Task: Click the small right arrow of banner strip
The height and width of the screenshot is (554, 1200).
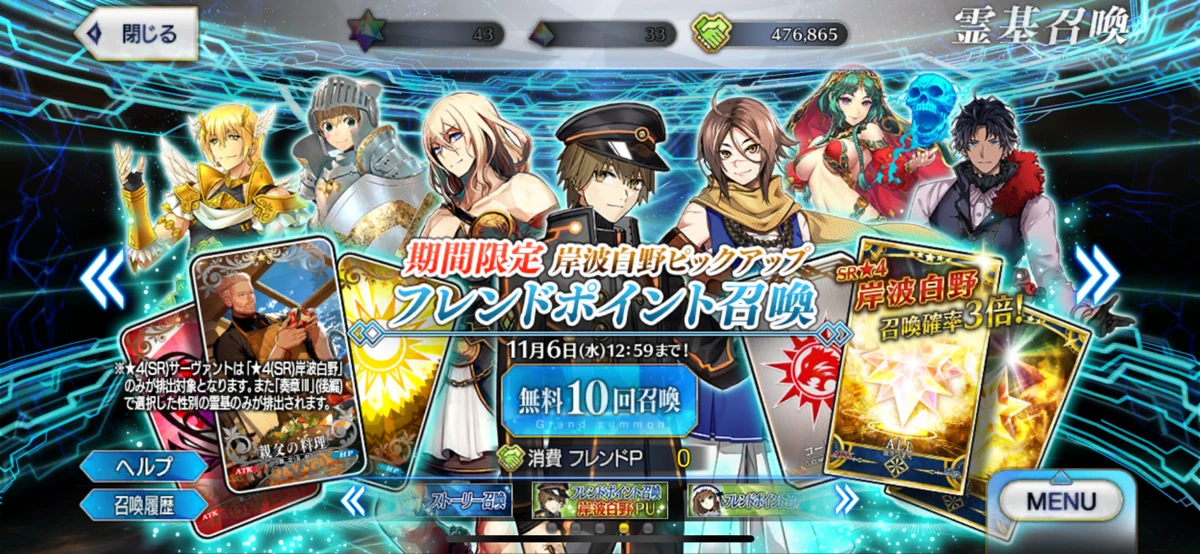Action: pyautogui.click(x=846, y=497)
